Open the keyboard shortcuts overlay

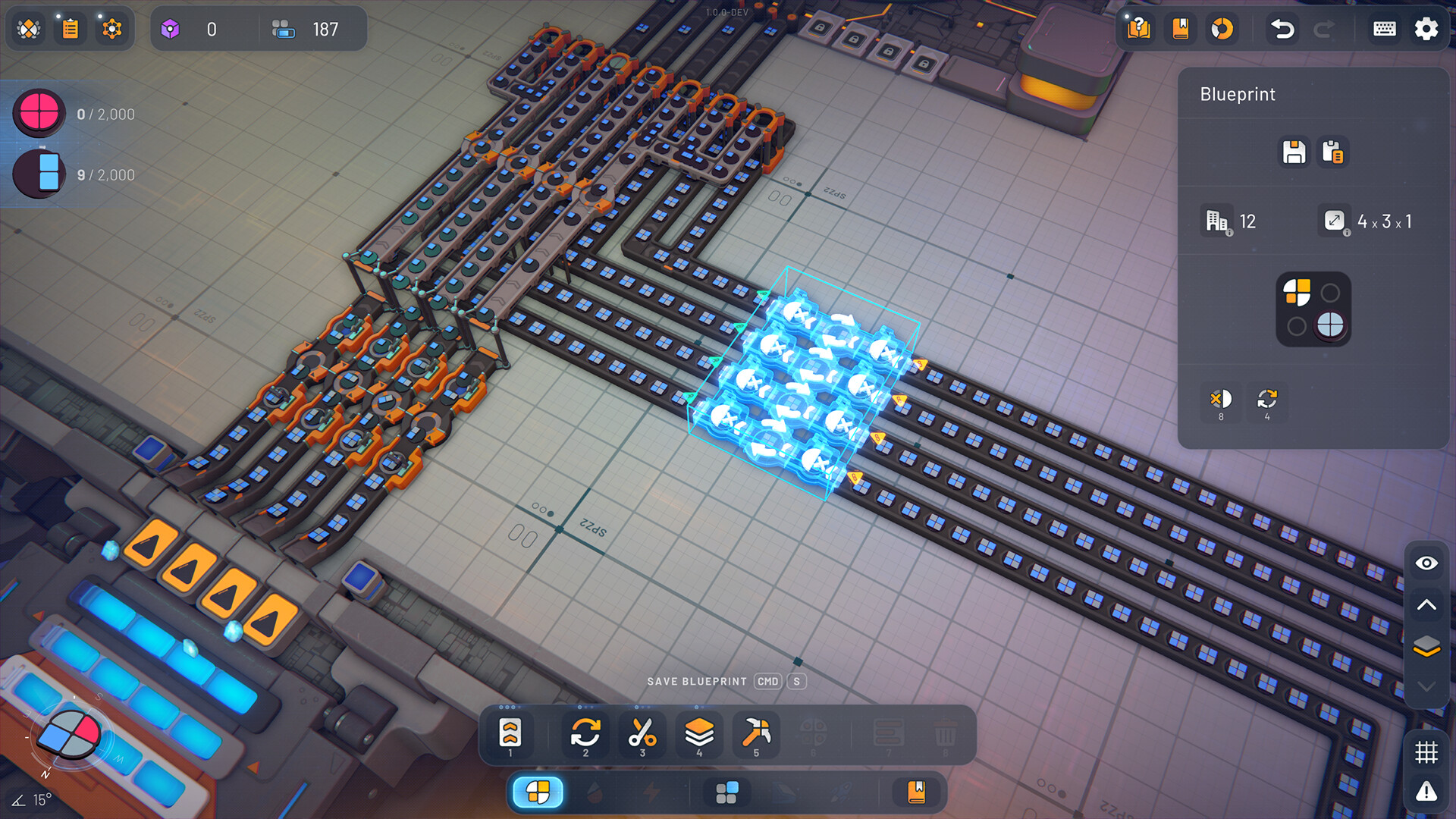point(1383,29)
